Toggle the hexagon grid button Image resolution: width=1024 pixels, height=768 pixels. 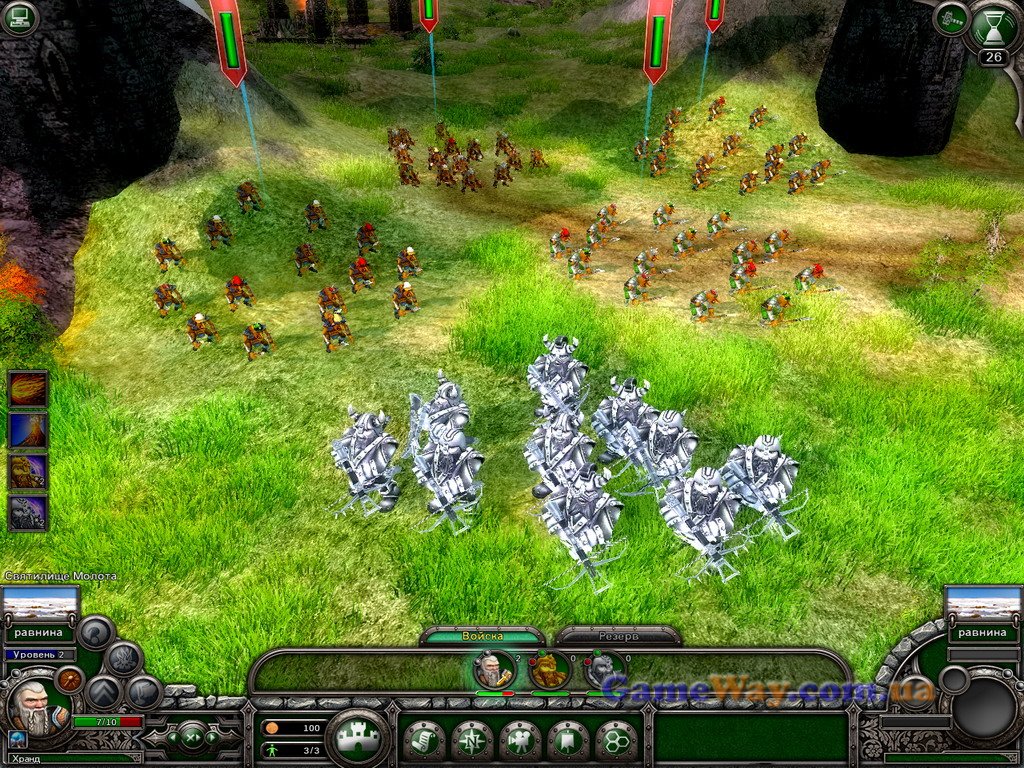coord(616,740)
